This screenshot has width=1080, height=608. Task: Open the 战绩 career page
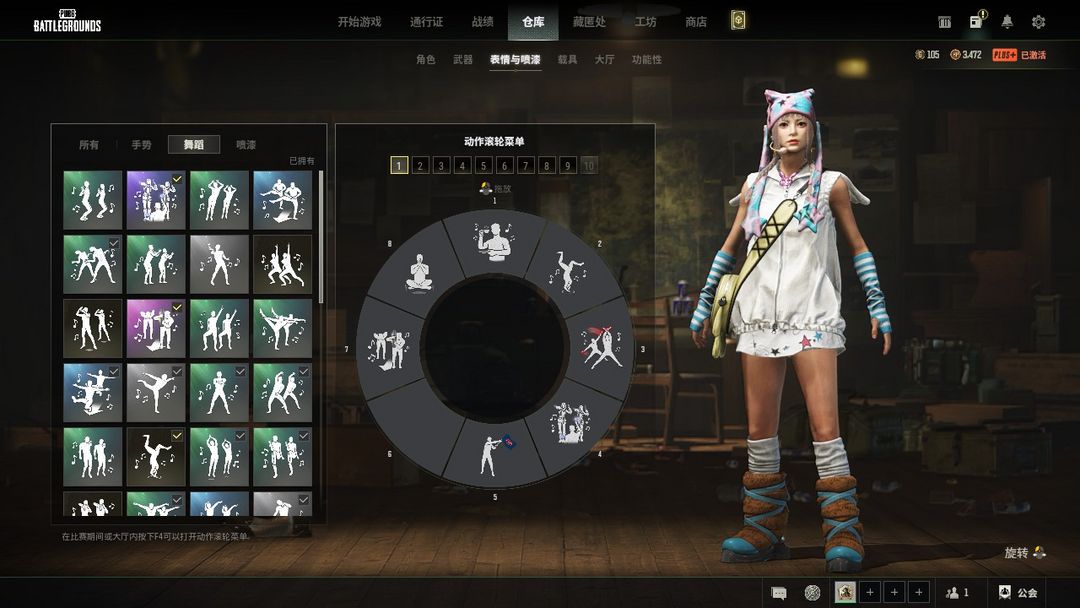(x=482, y=22)
